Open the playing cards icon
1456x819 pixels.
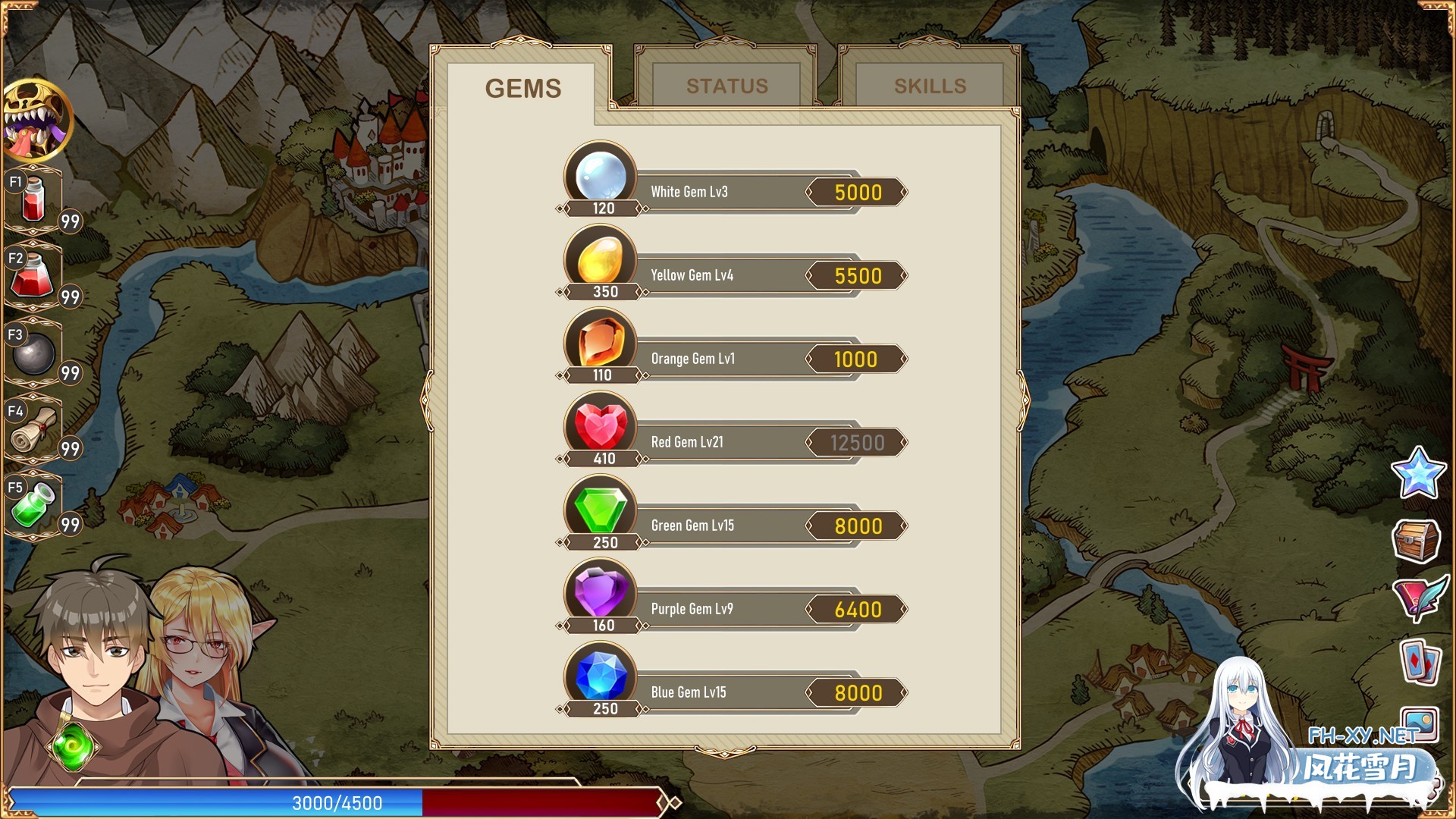click(x=1420, y=662)
